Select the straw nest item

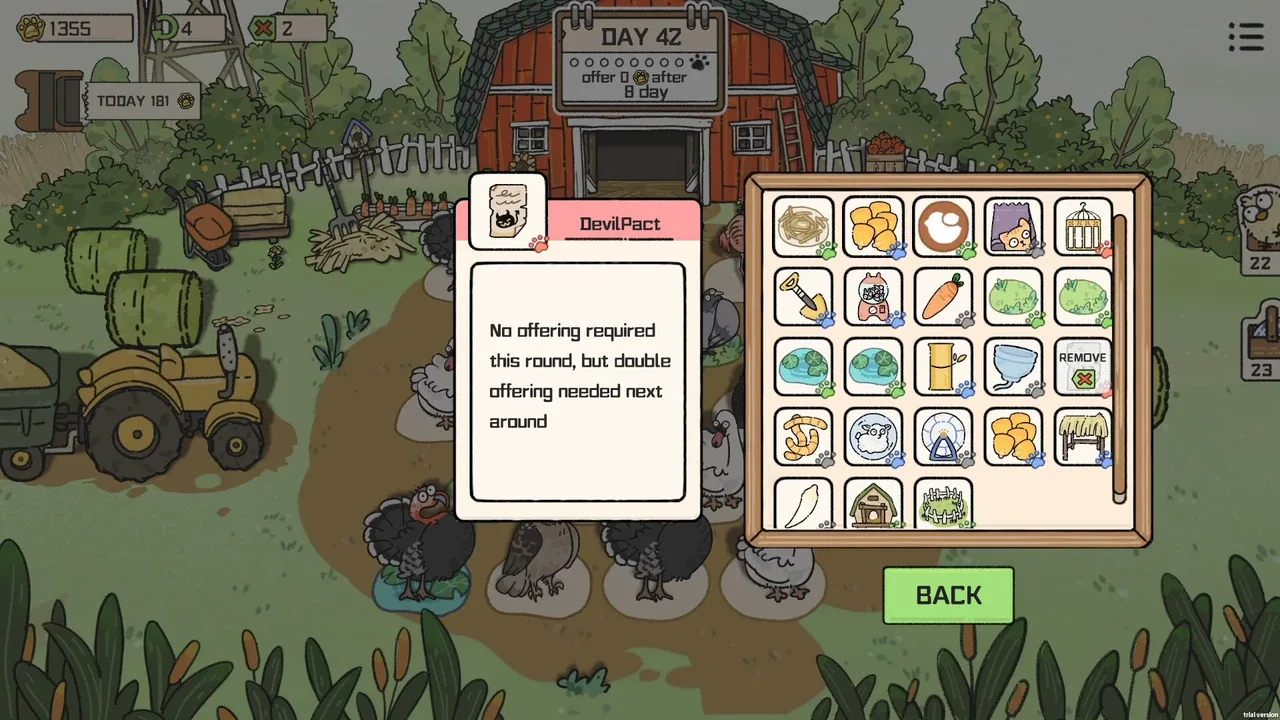(x=804, y=226)
